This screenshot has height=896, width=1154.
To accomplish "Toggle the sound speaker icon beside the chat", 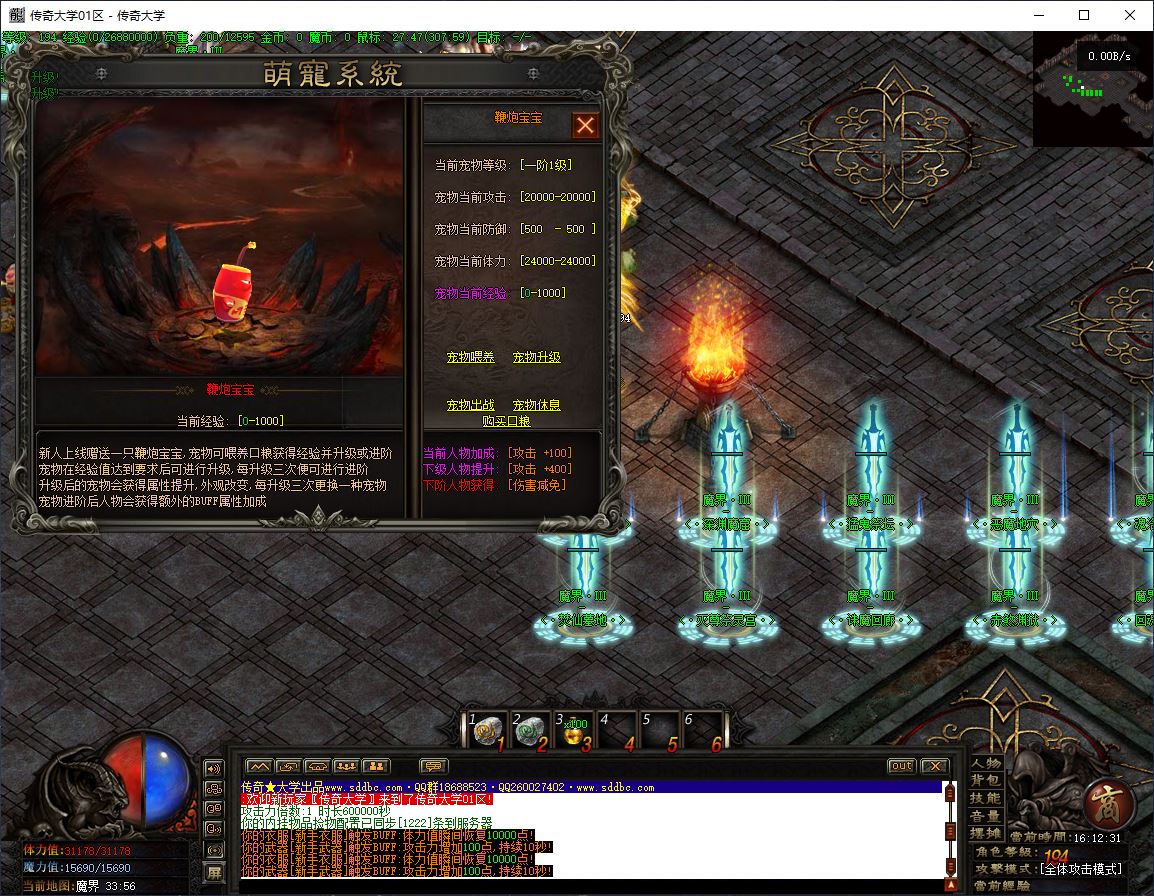I will coord(214,769).
